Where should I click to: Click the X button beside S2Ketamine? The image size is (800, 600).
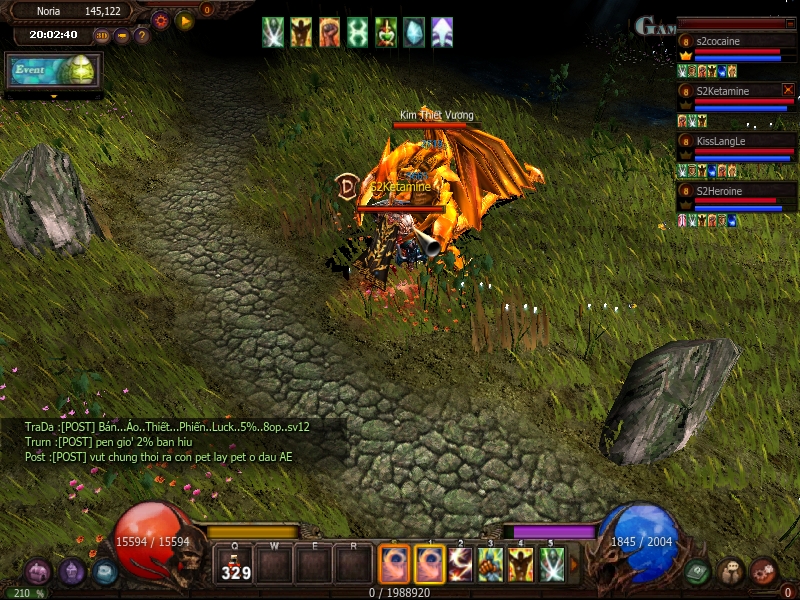pyautogui.click(x=788, y=90)
